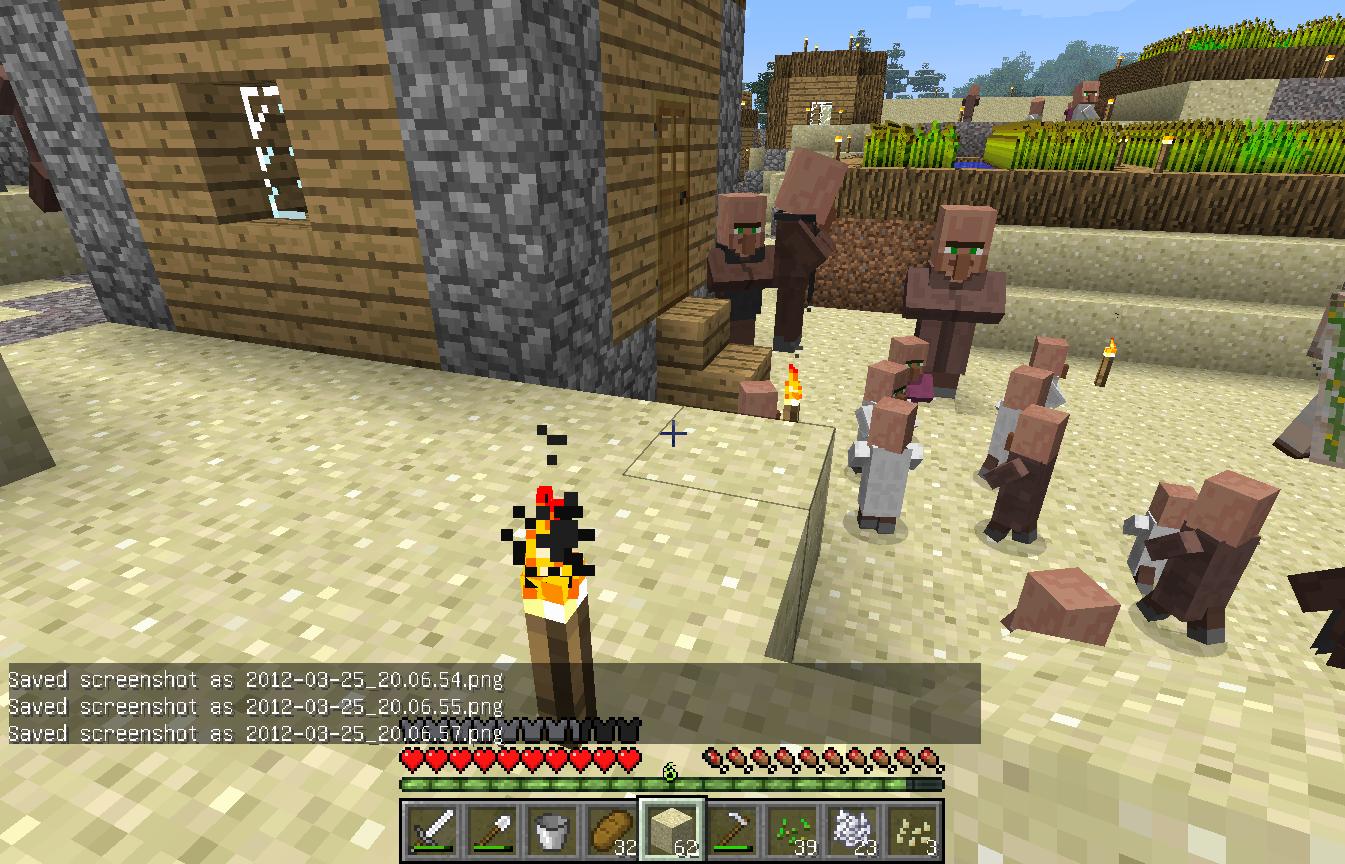Choose the white powder stack of 23

[x=852, y=829]
